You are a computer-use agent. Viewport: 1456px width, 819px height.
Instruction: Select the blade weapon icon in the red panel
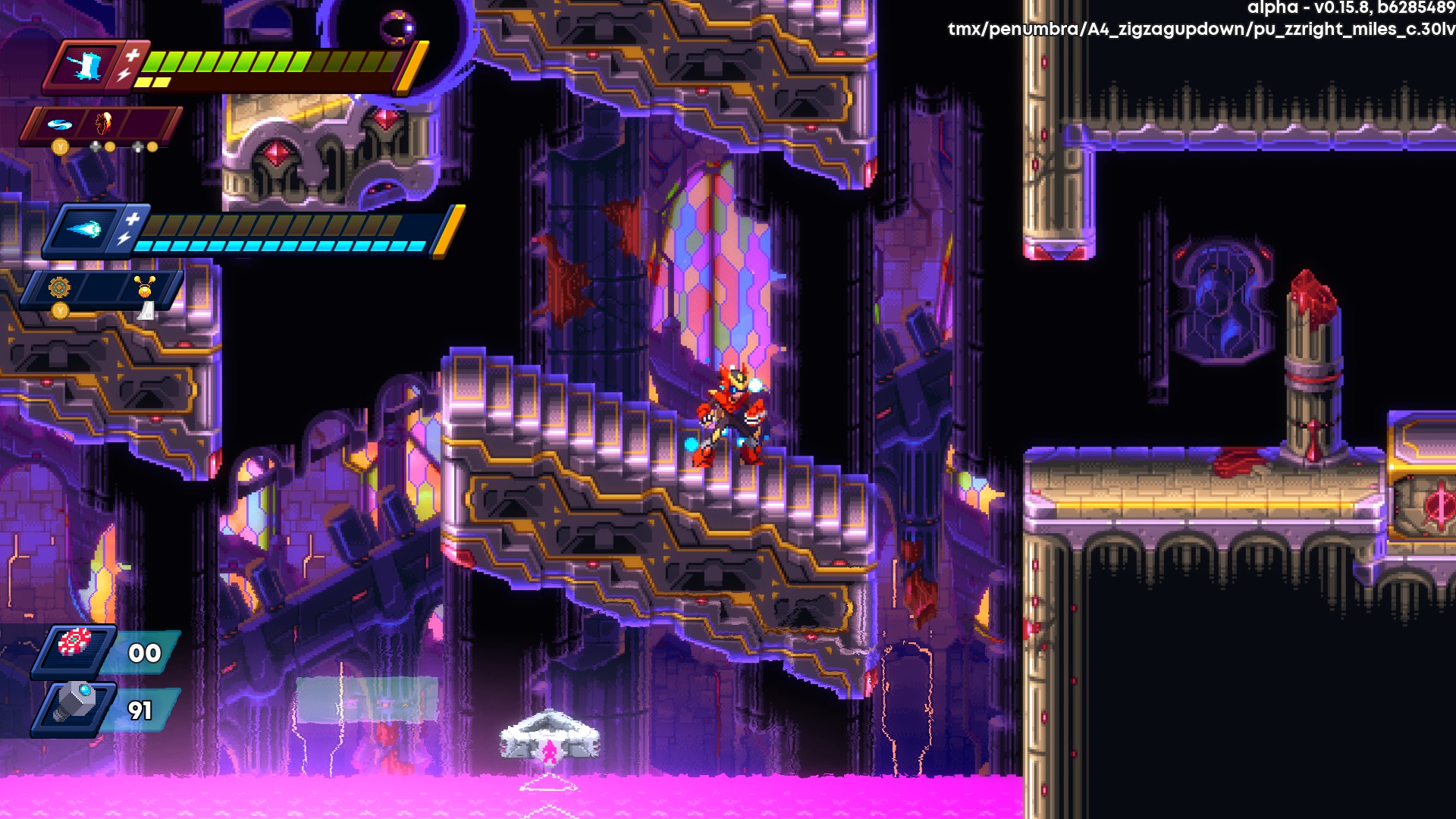85,66
